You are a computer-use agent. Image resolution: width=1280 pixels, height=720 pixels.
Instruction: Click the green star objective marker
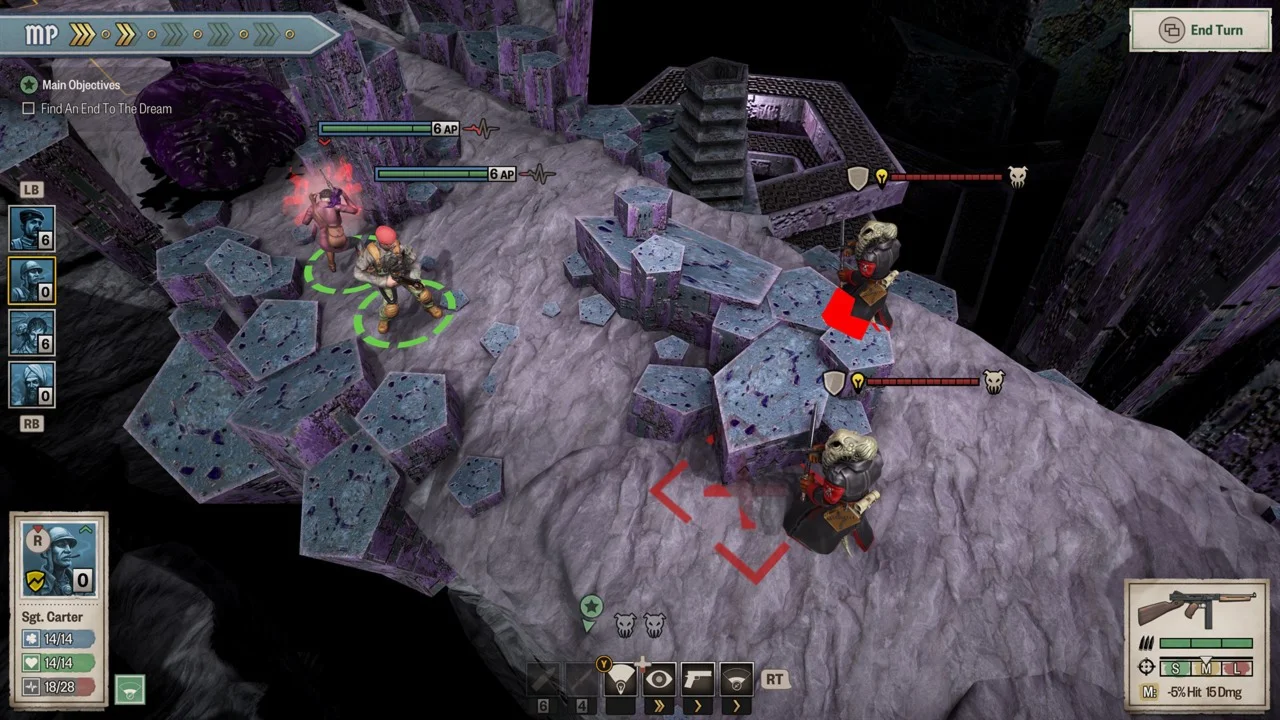click(x=591, y=608)
